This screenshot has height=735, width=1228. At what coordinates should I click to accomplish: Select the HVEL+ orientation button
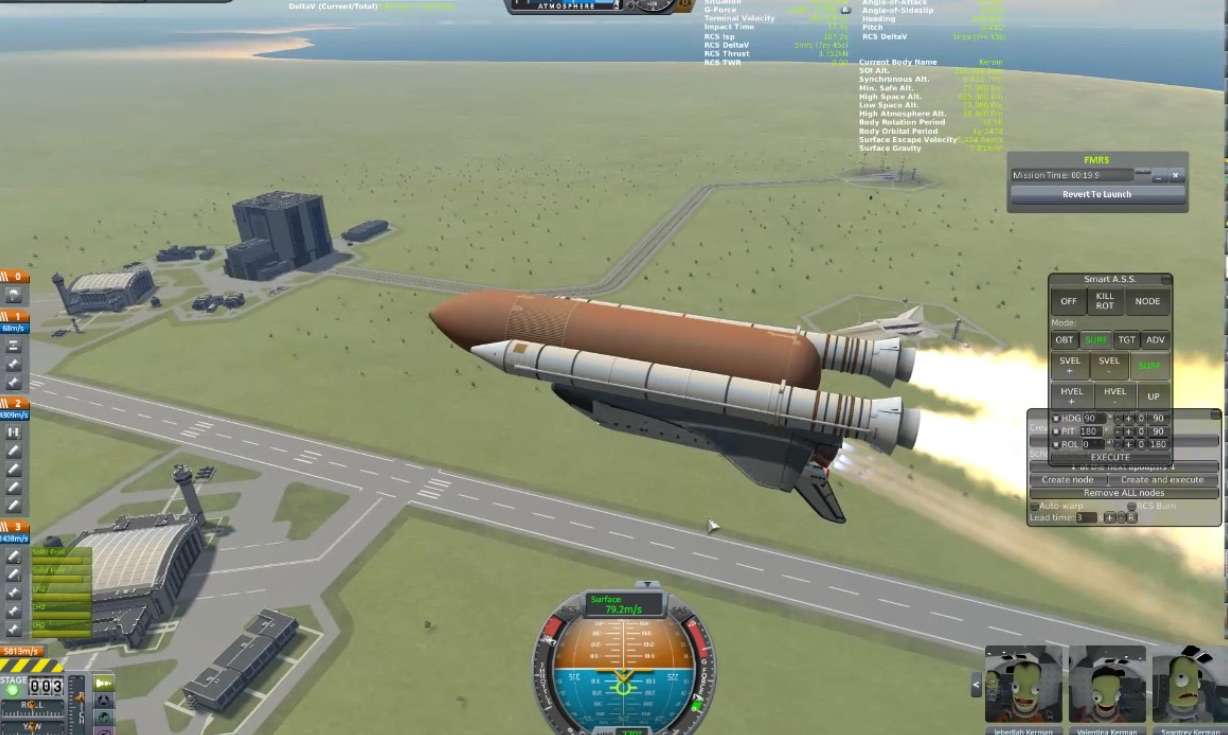coord(1072,396)
